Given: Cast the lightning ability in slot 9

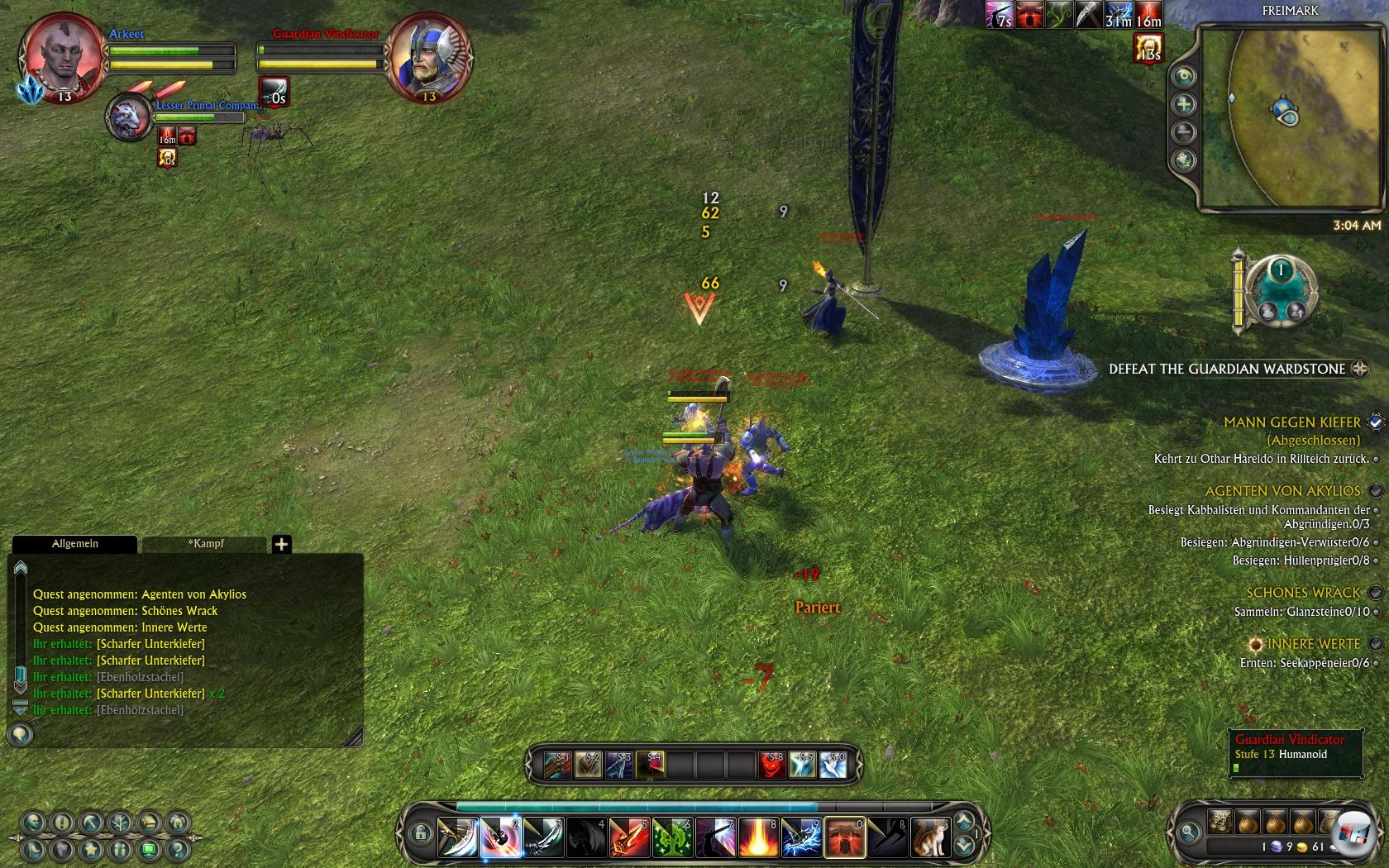Looking at the screenshot, I should (x=800, y=837).
